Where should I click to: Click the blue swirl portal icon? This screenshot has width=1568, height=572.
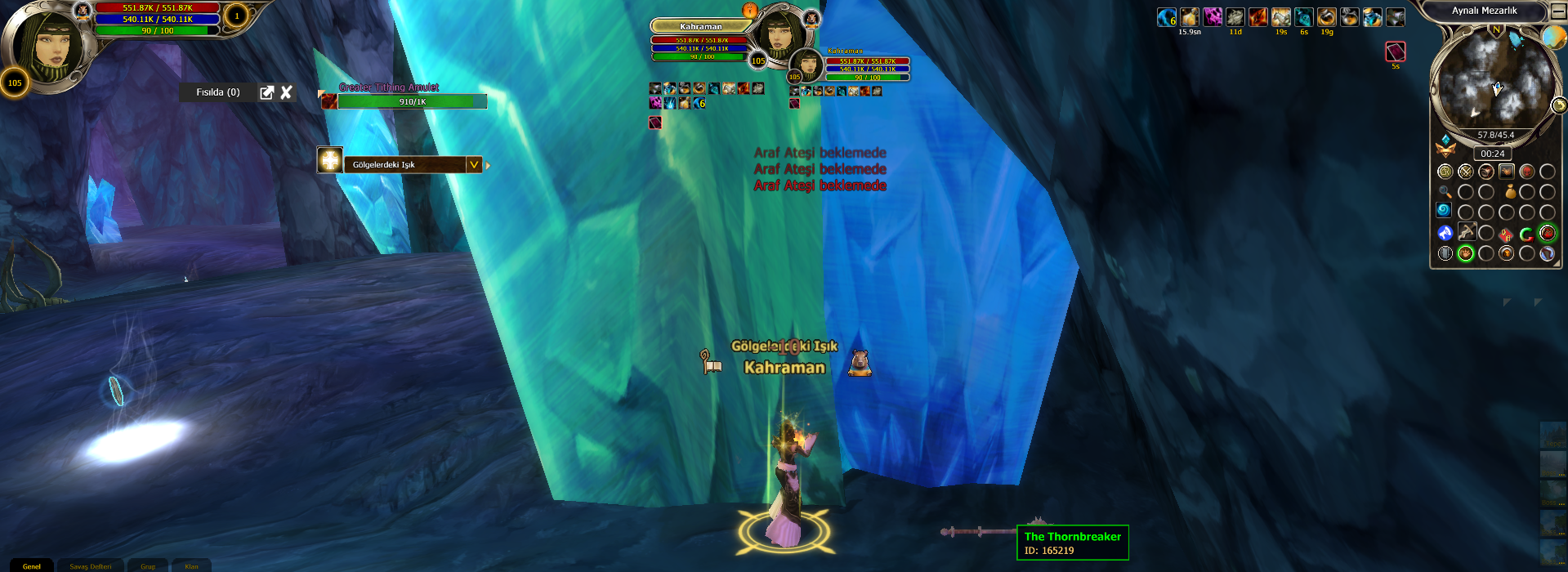tap(1445, 211)
